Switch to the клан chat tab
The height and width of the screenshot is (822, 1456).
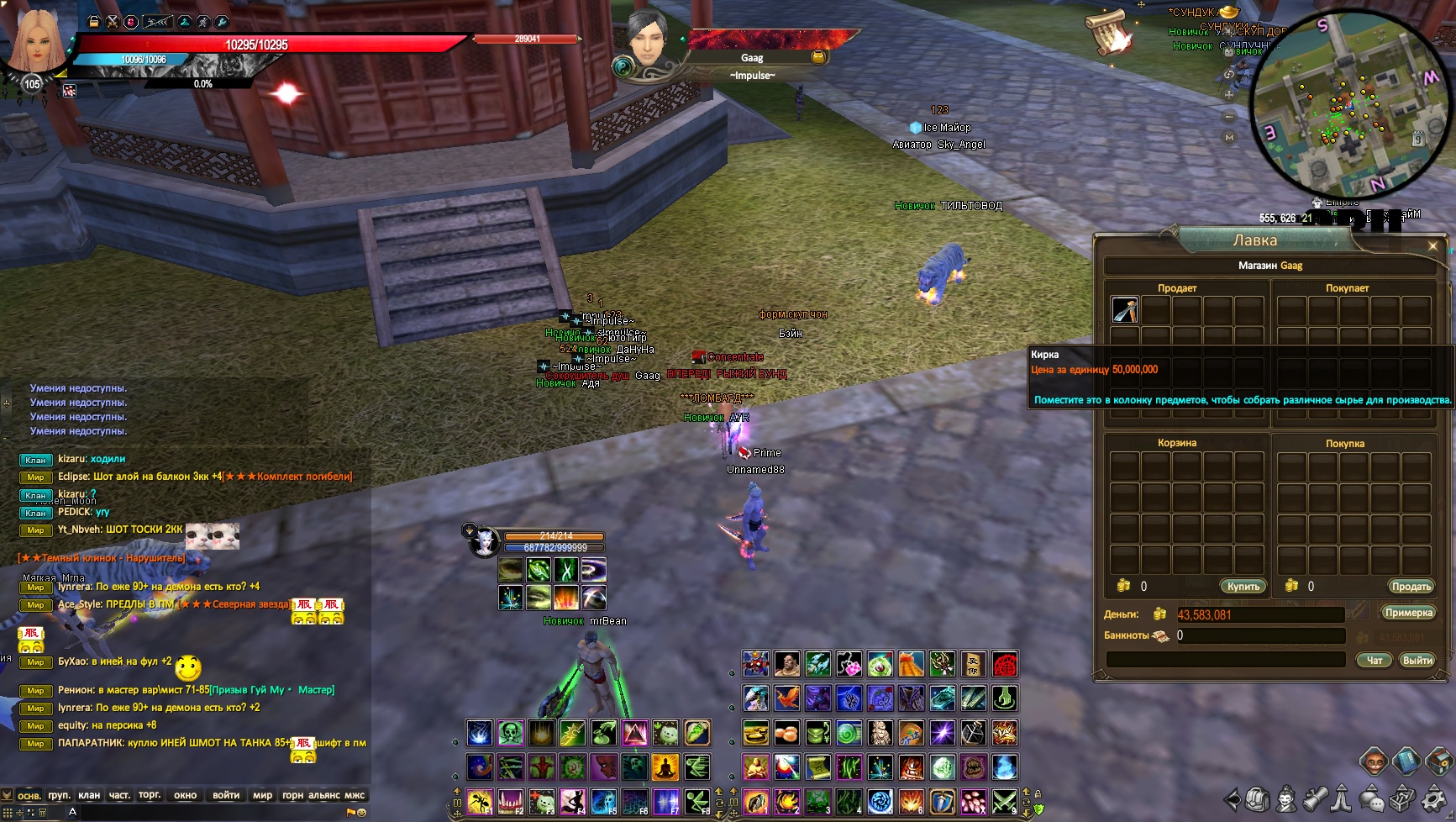(89, 795)
